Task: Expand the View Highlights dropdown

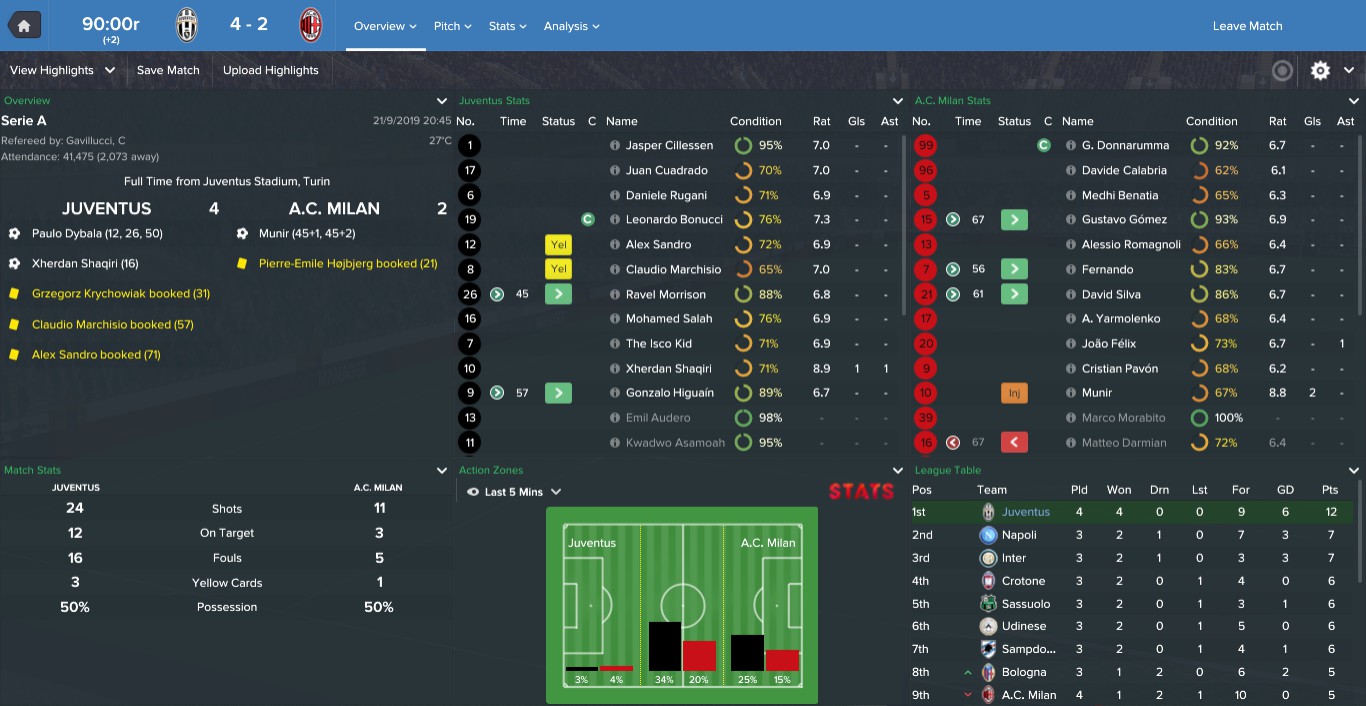Action: (x=62, y=70)
